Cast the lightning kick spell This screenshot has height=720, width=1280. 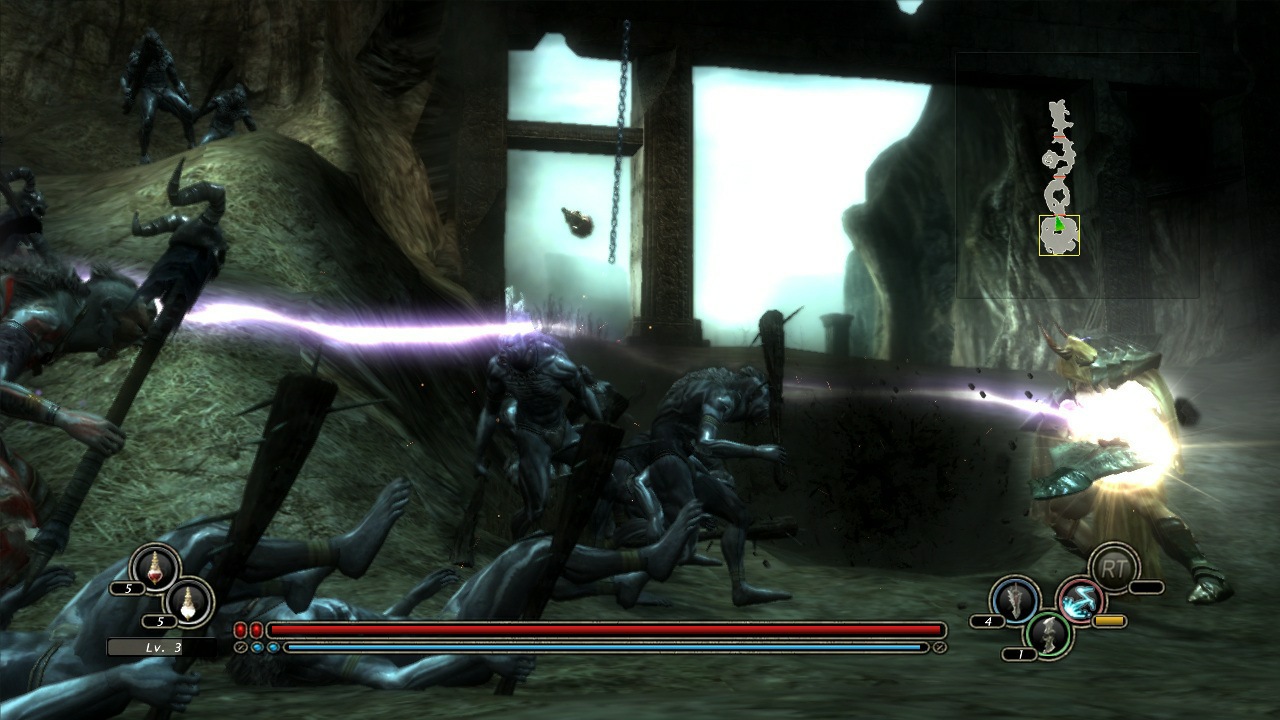tap(1081, 600)
